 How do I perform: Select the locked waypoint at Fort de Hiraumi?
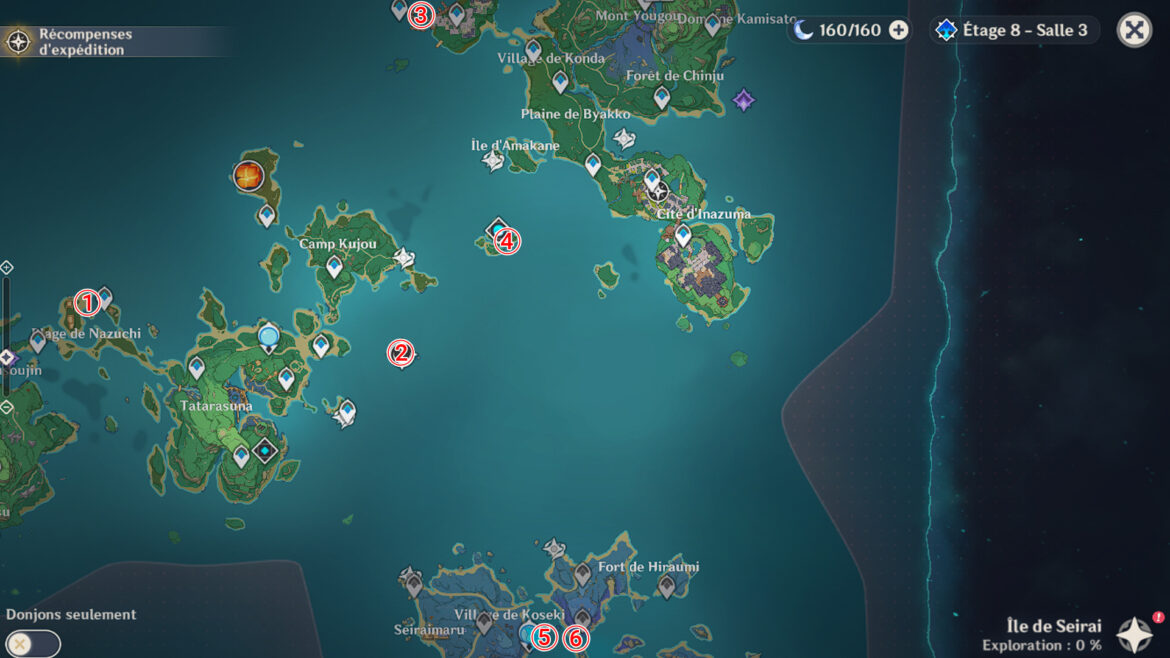[x=582, y=574]
